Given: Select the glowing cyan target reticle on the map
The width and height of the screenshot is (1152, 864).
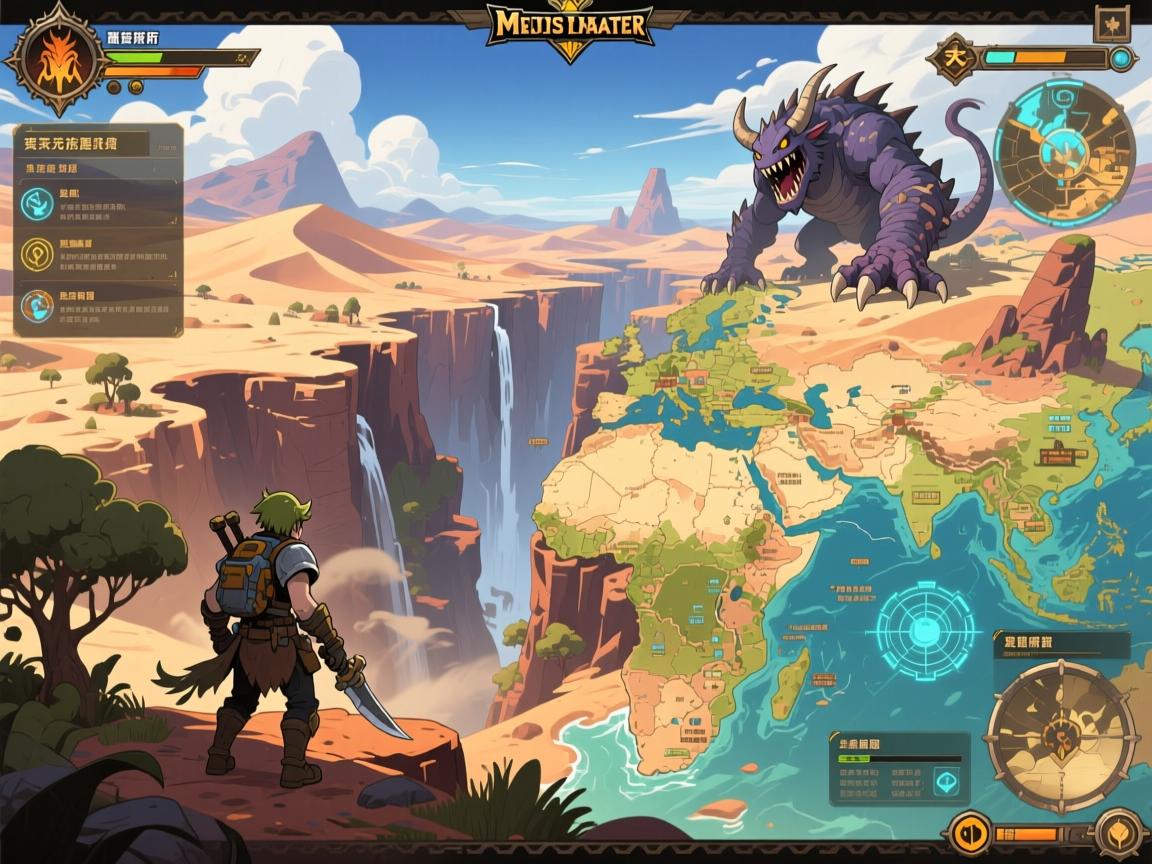Looking at the screenshot, I should [x=924, y=631].
